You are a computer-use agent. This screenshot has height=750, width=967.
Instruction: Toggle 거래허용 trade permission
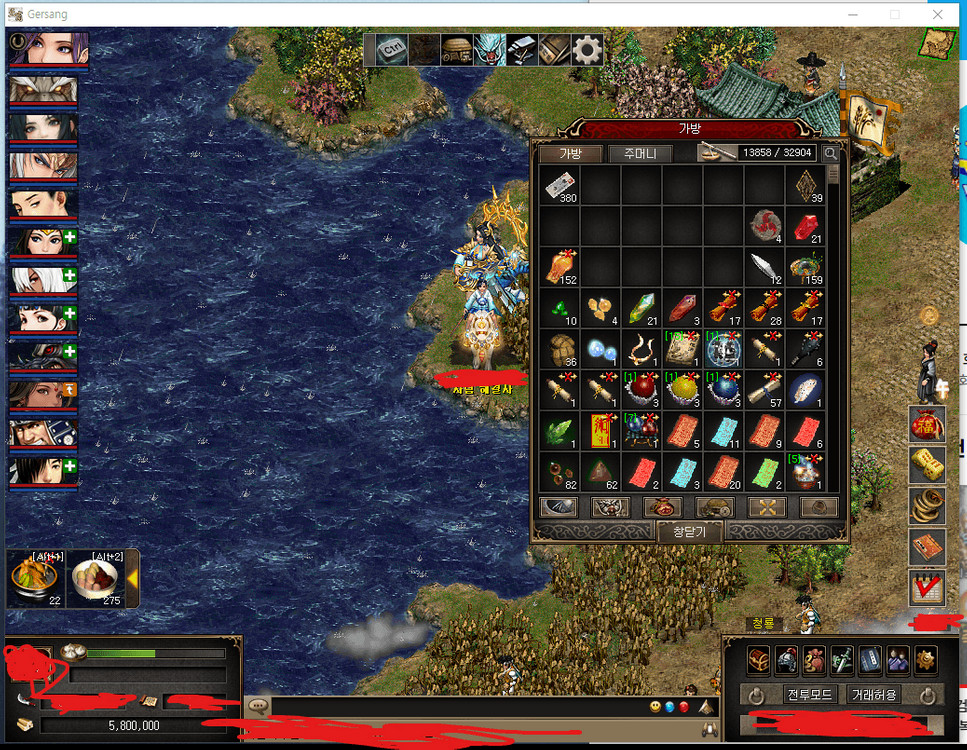point(874,694)
